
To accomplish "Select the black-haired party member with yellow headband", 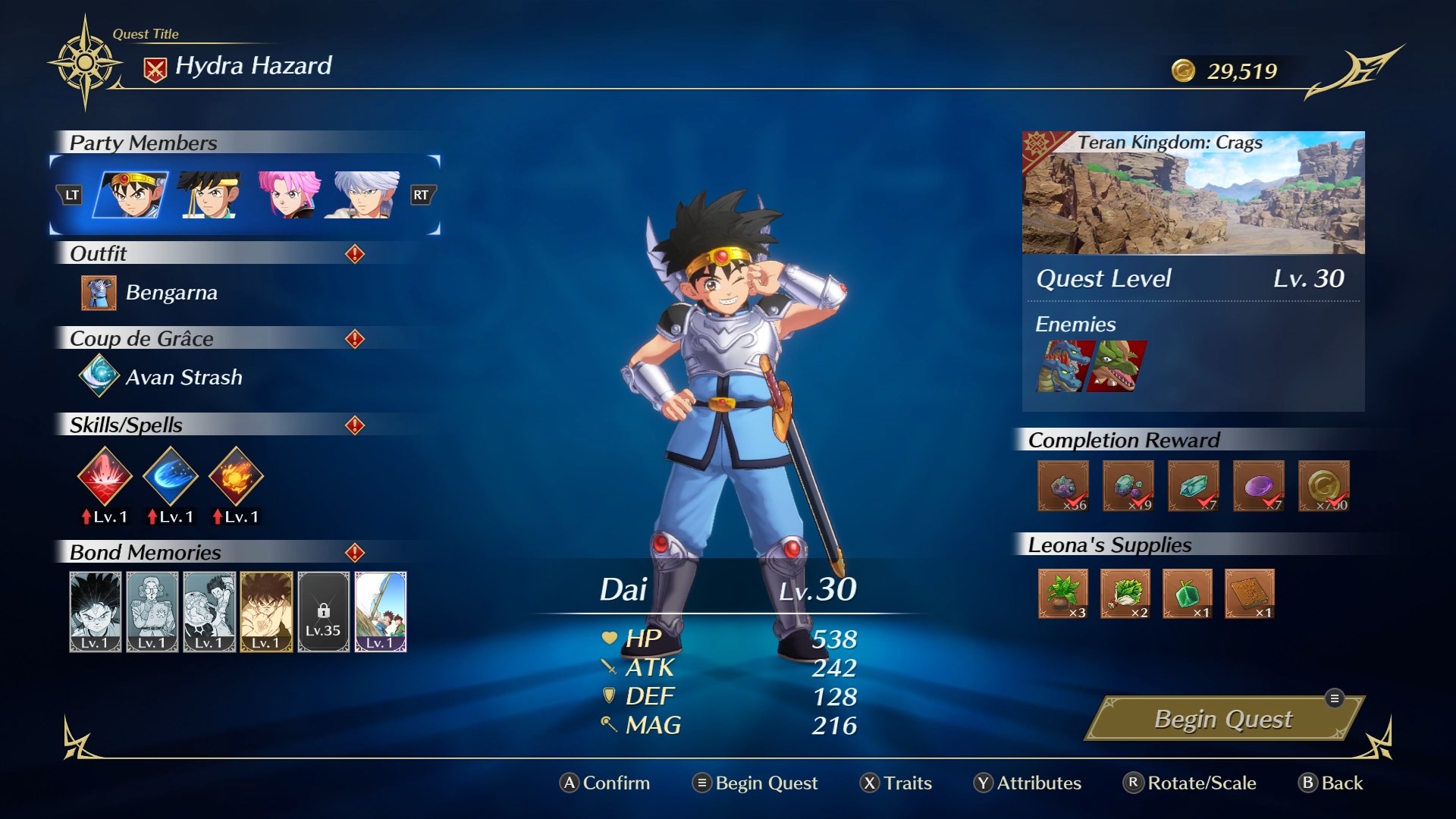I will pos(210,195).
